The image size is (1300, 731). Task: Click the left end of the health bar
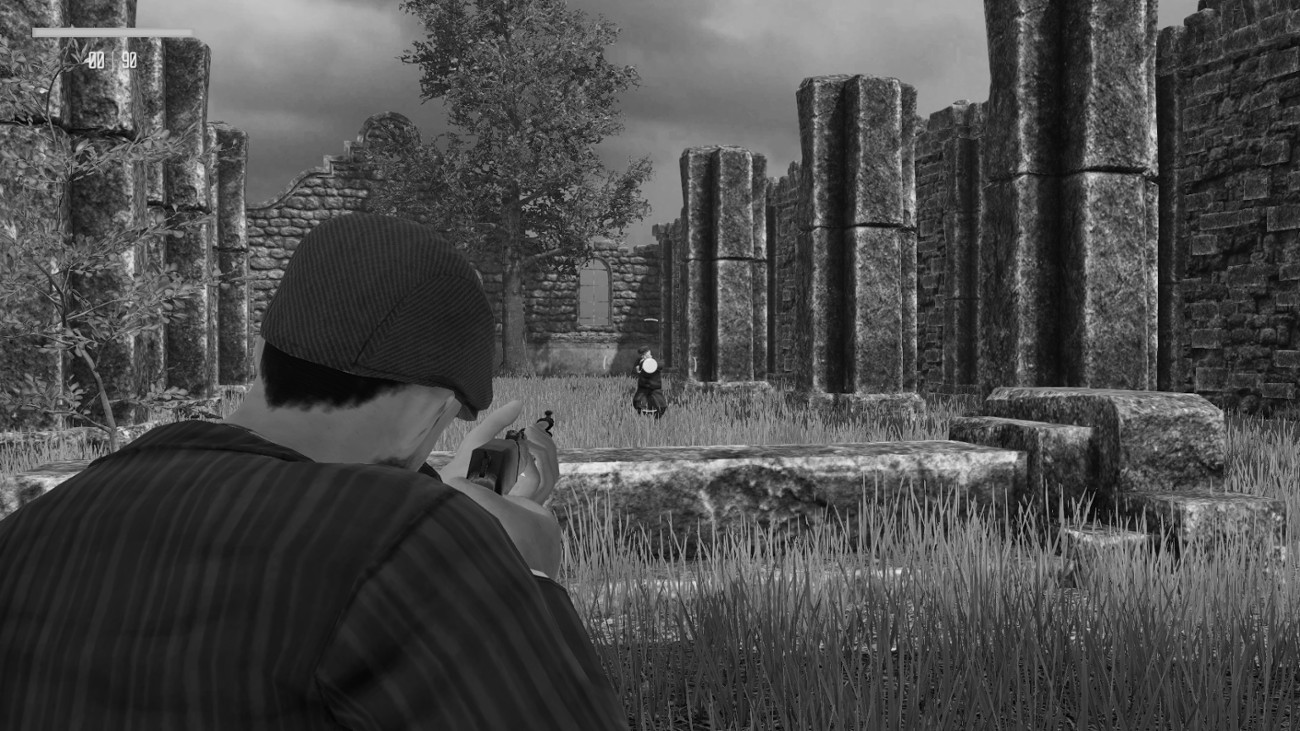35,31
